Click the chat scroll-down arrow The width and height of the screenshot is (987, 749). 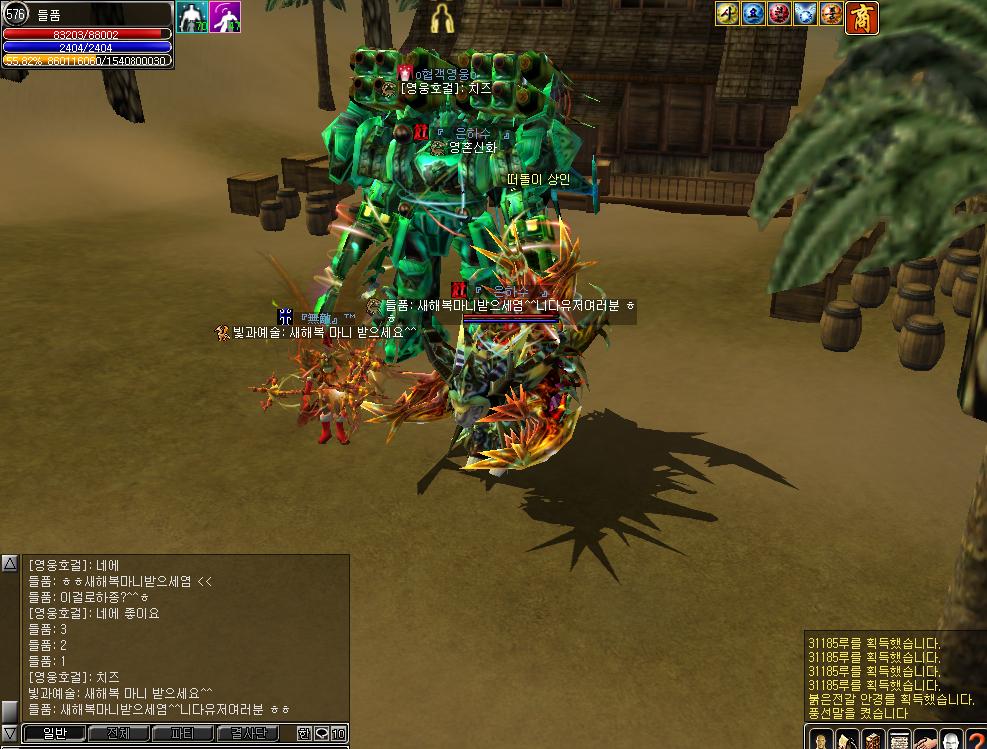pos(9,733)
